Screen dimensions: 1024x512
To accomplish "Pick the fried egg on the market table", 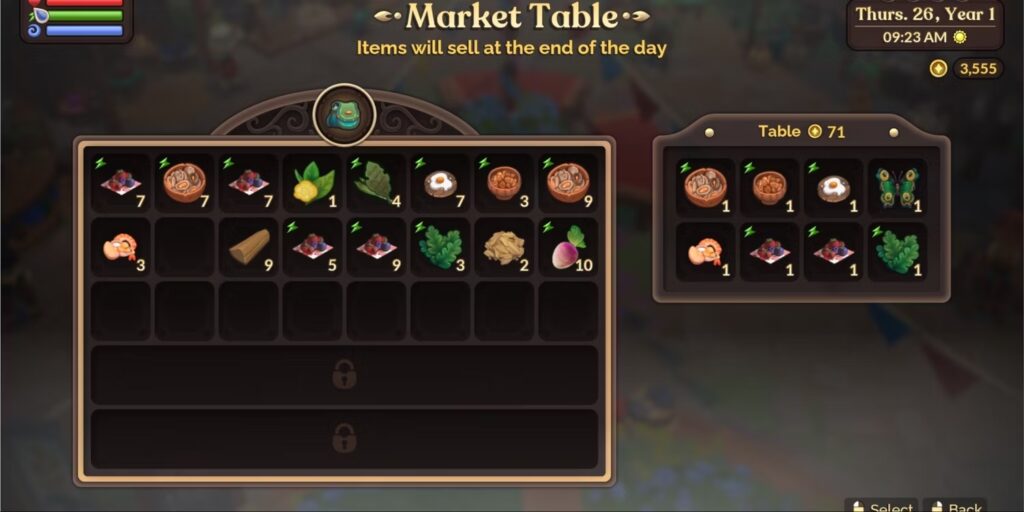I will (833, 187).
